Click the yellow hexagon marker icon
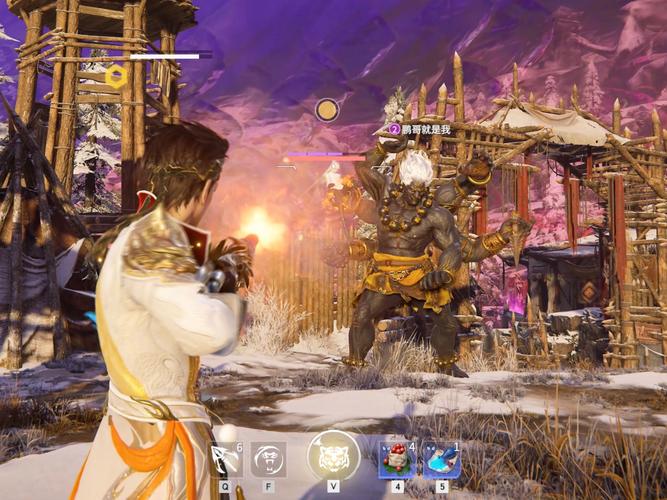Viewport: 667px width, 500px height. (115, 75)
